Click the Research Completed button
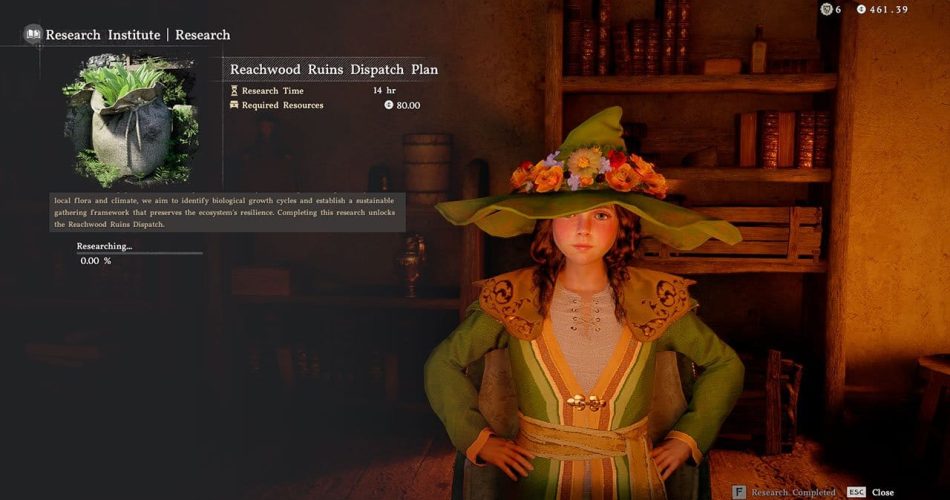 [x=785, y=492]
